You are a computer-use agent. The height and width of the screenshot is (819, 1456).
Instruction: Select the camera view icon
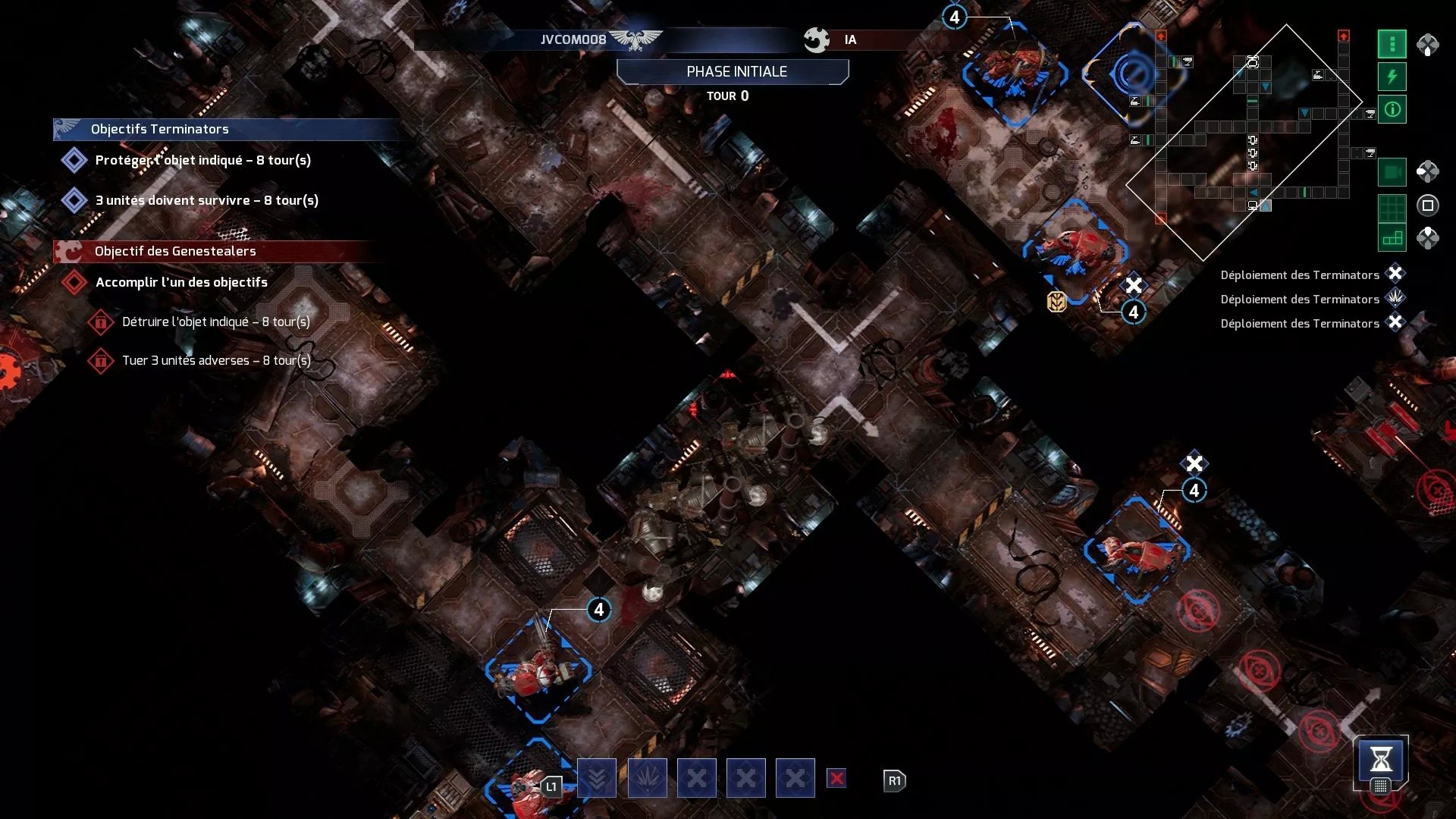tap(1392, 172)
